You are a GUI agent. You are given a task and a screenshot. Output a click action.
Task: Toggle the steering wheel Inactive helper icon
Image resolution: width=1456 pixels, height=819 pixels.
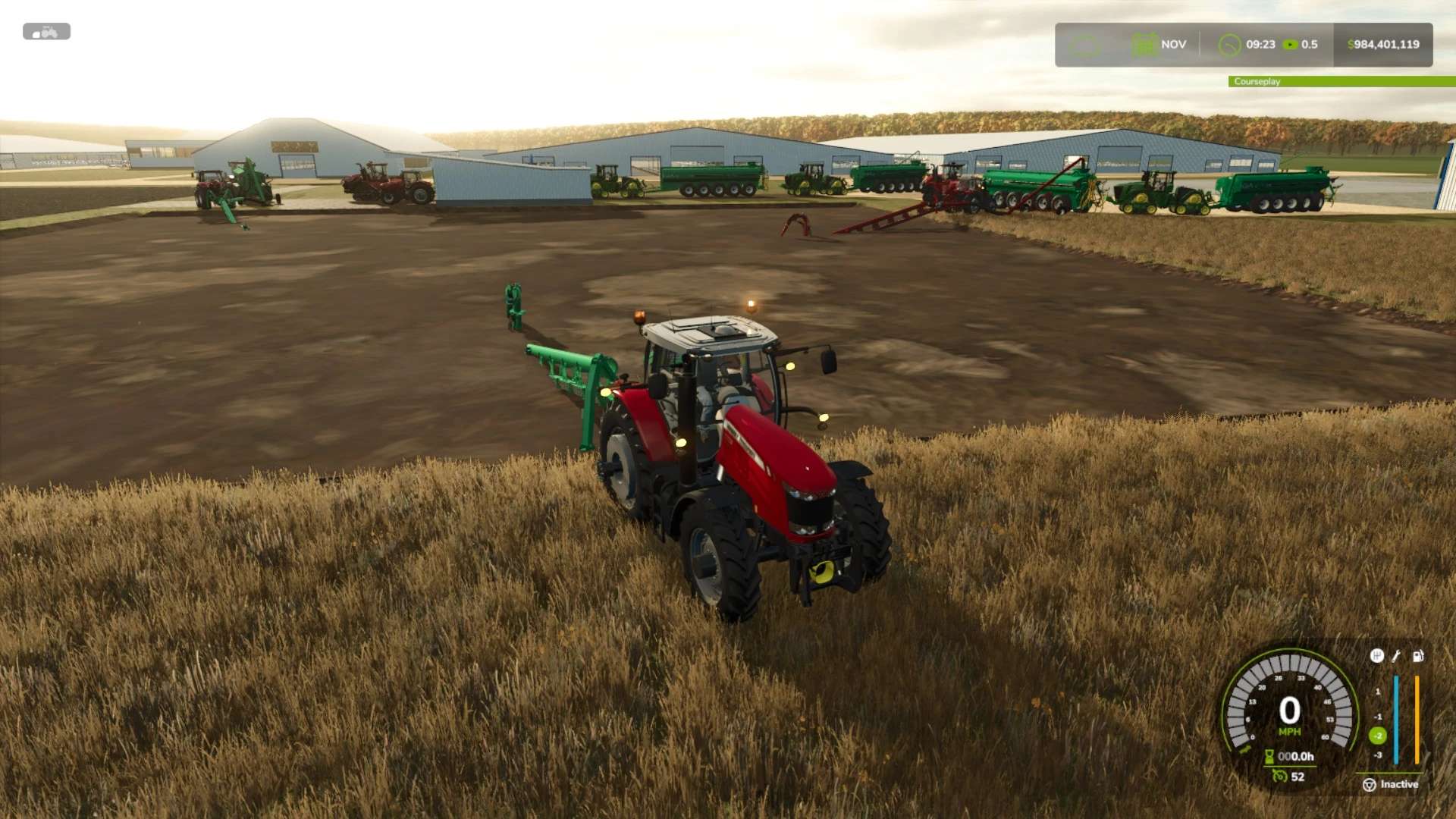(1370, 785)
